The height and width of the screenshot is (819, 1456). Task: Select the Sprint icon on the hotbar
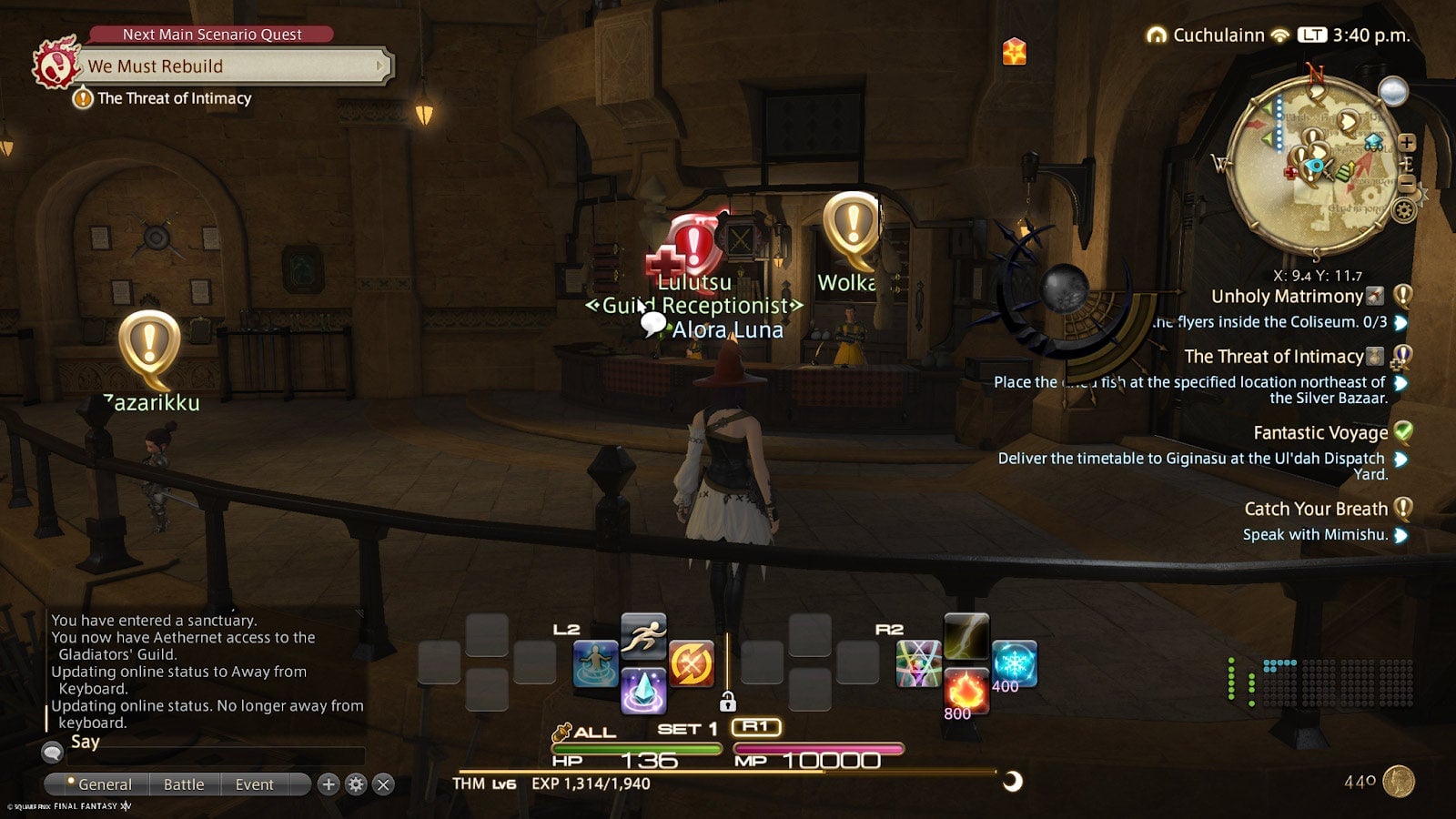click(x=642, y=637)
